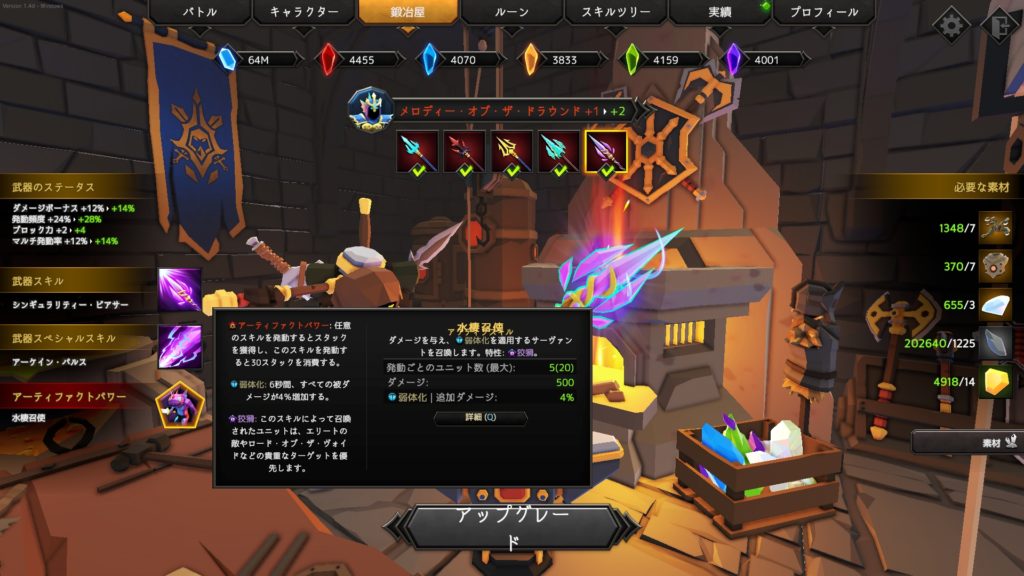Click the アップグレード button

coord(512,527)
